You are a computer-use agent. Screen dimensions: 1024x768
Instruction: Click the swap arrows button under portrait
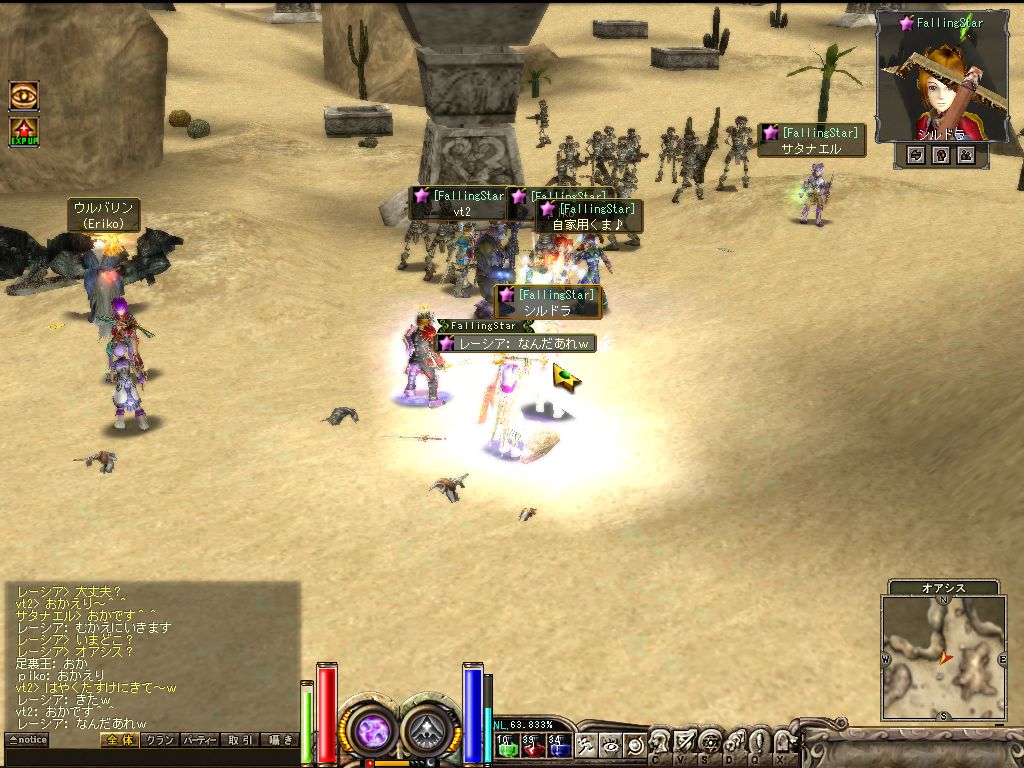point(915,155)
